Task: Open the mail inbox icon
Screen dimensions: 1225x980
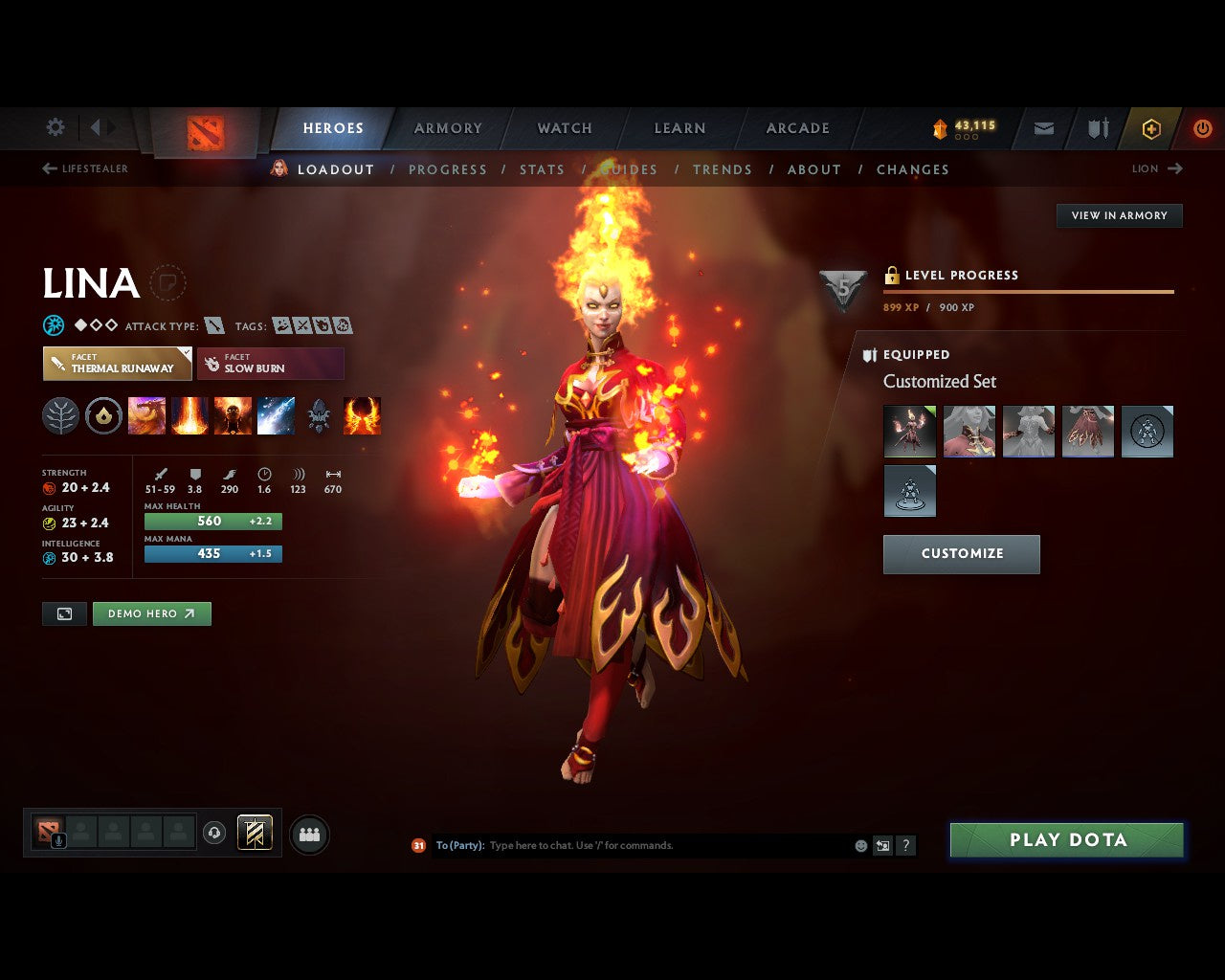Action: pyautogui.click(x=1043, y=128)
